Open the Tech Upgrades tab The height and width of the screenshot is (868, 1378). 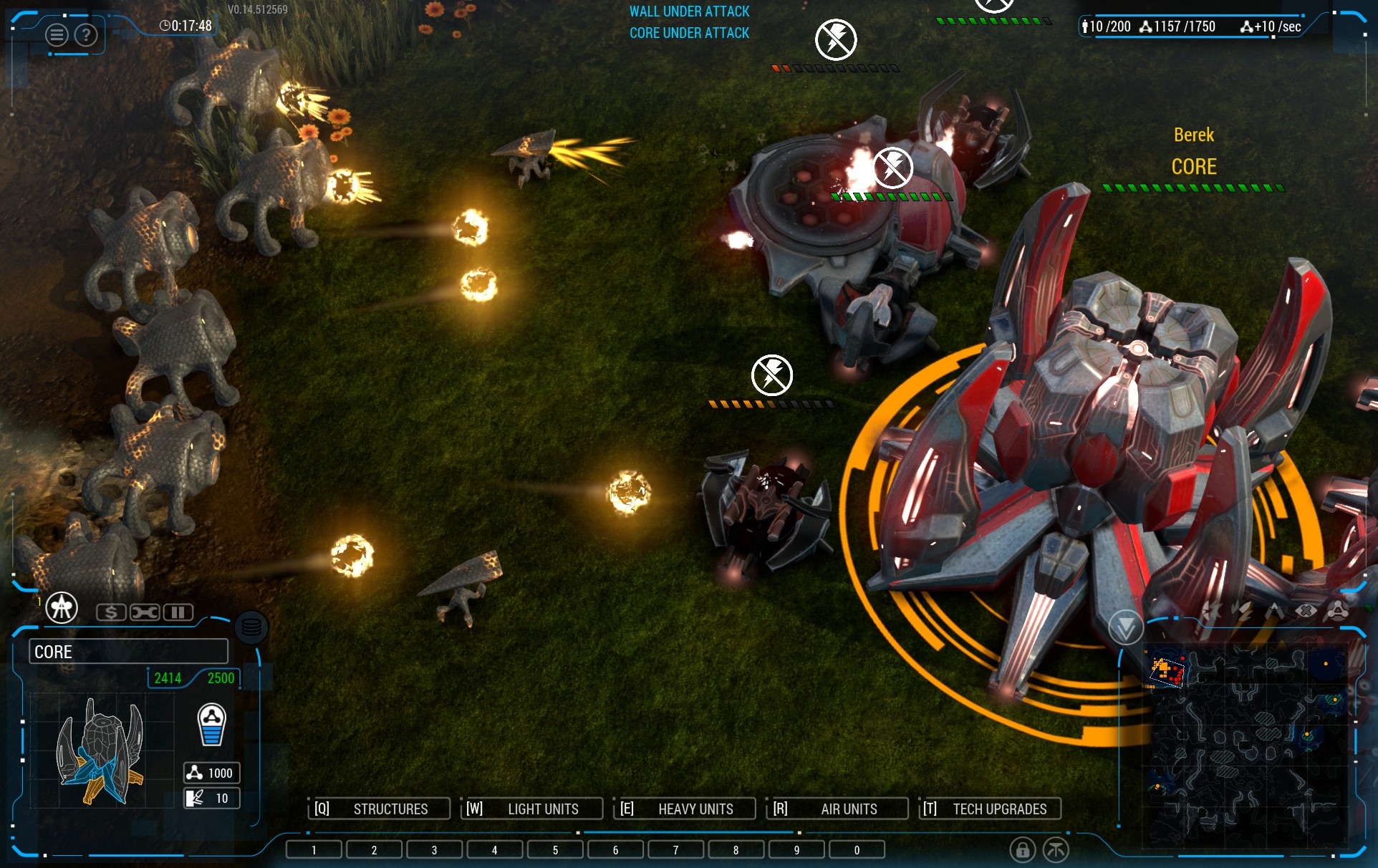pos(990,809)
